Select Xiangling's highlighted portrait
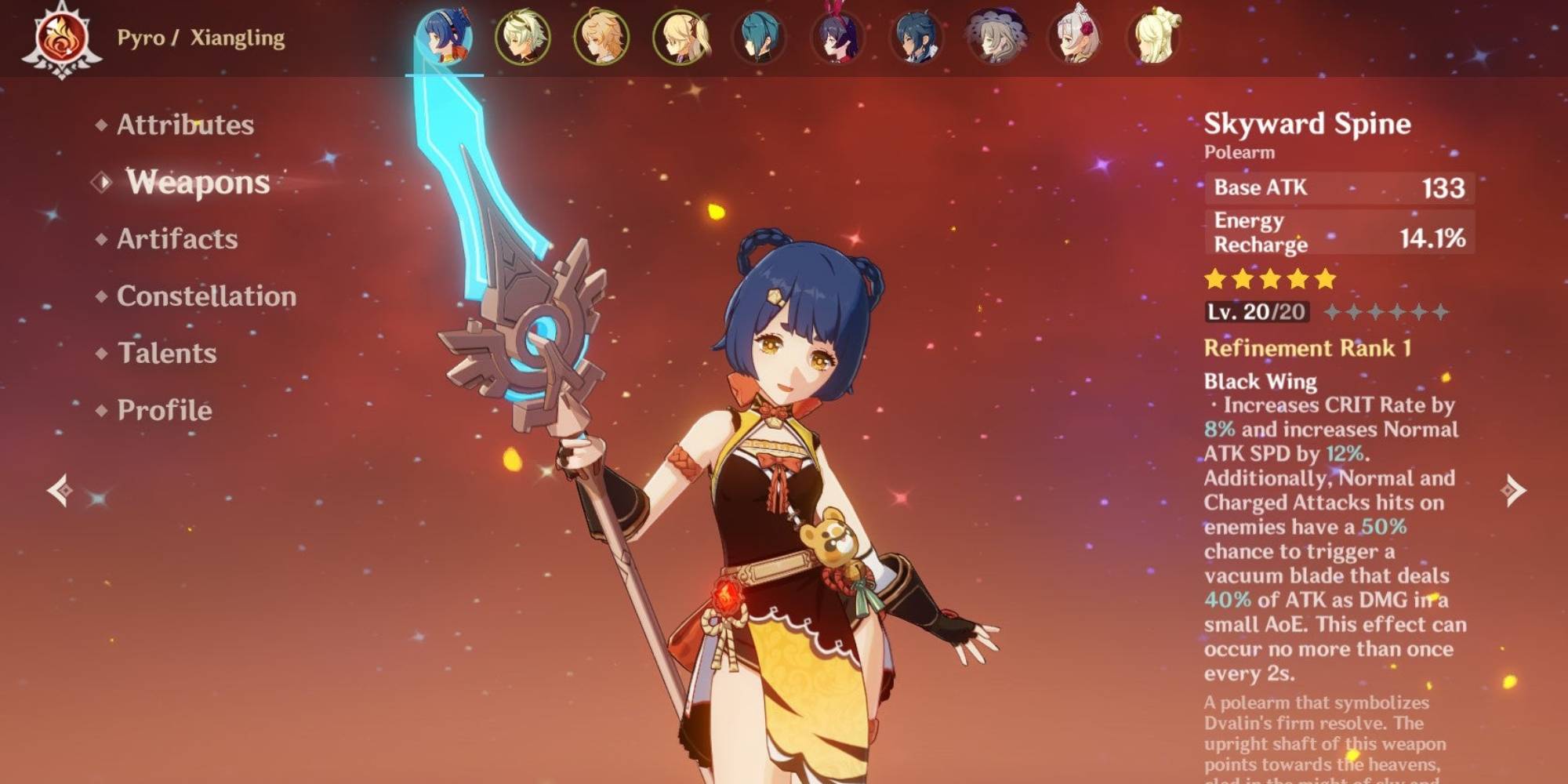1568x784 pixels. 444,37
